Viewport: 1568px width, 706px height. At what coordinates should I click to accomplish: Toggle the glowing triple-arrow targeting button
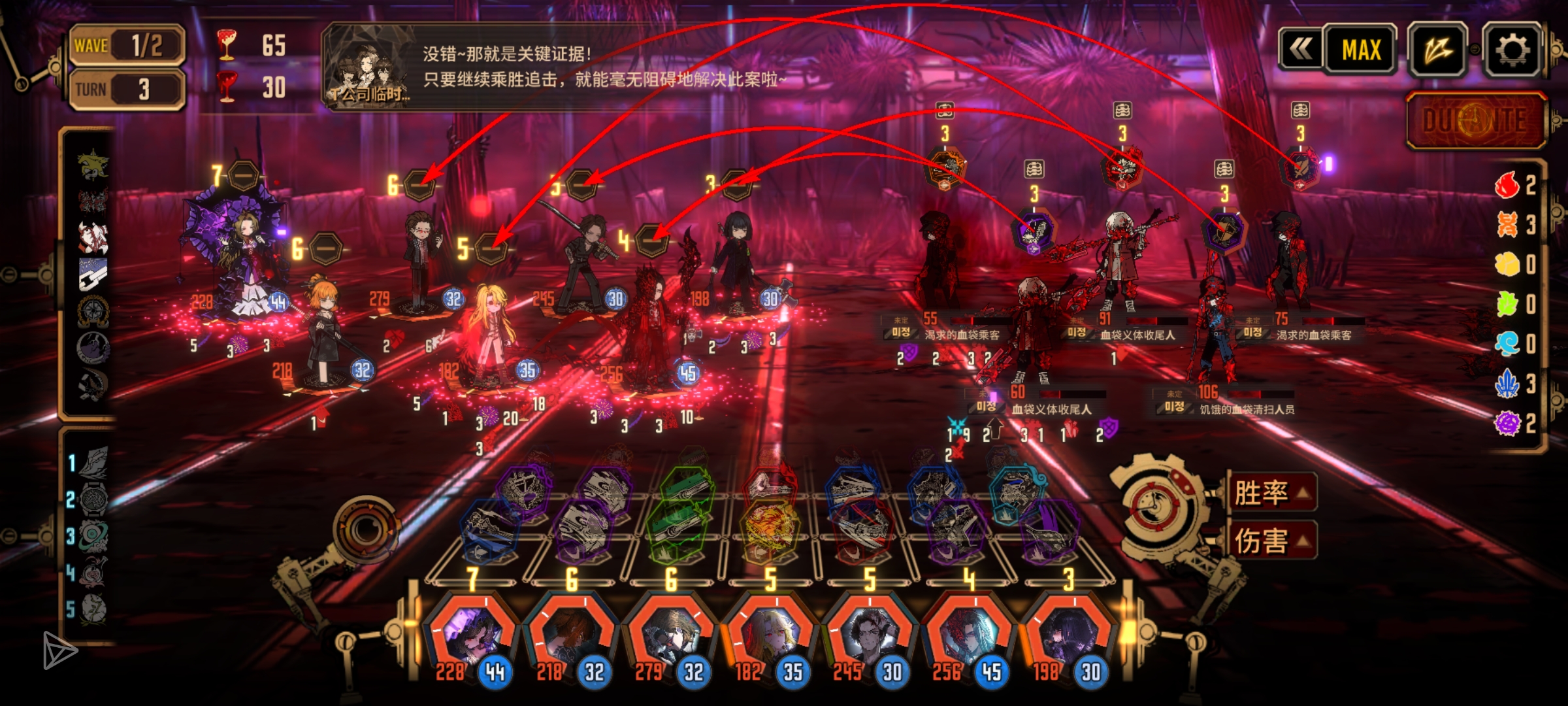click(1437, 50)
